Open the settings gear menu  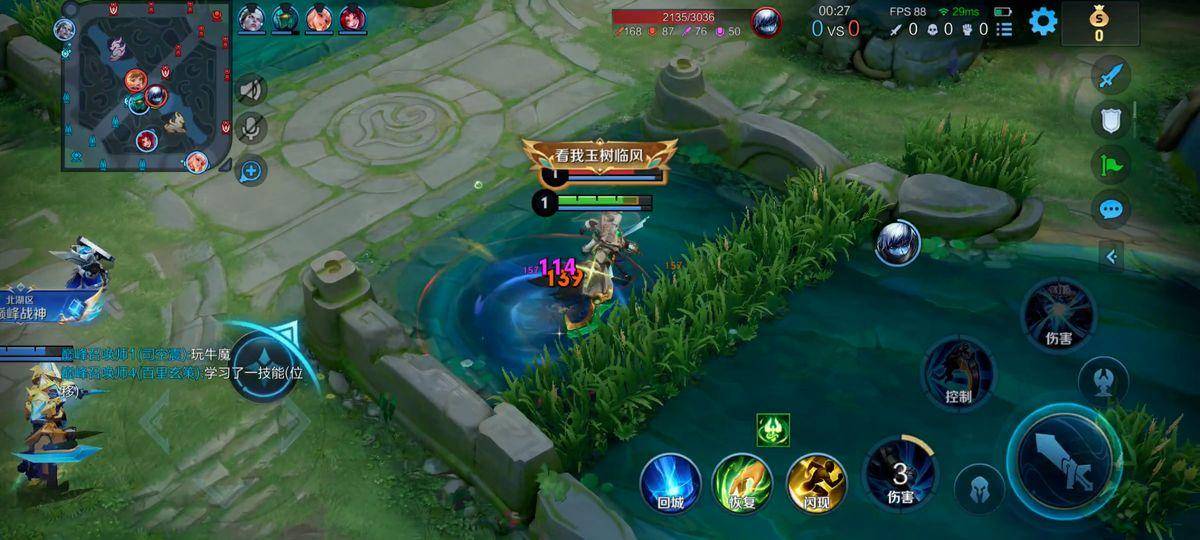[x=1043, y=21]
